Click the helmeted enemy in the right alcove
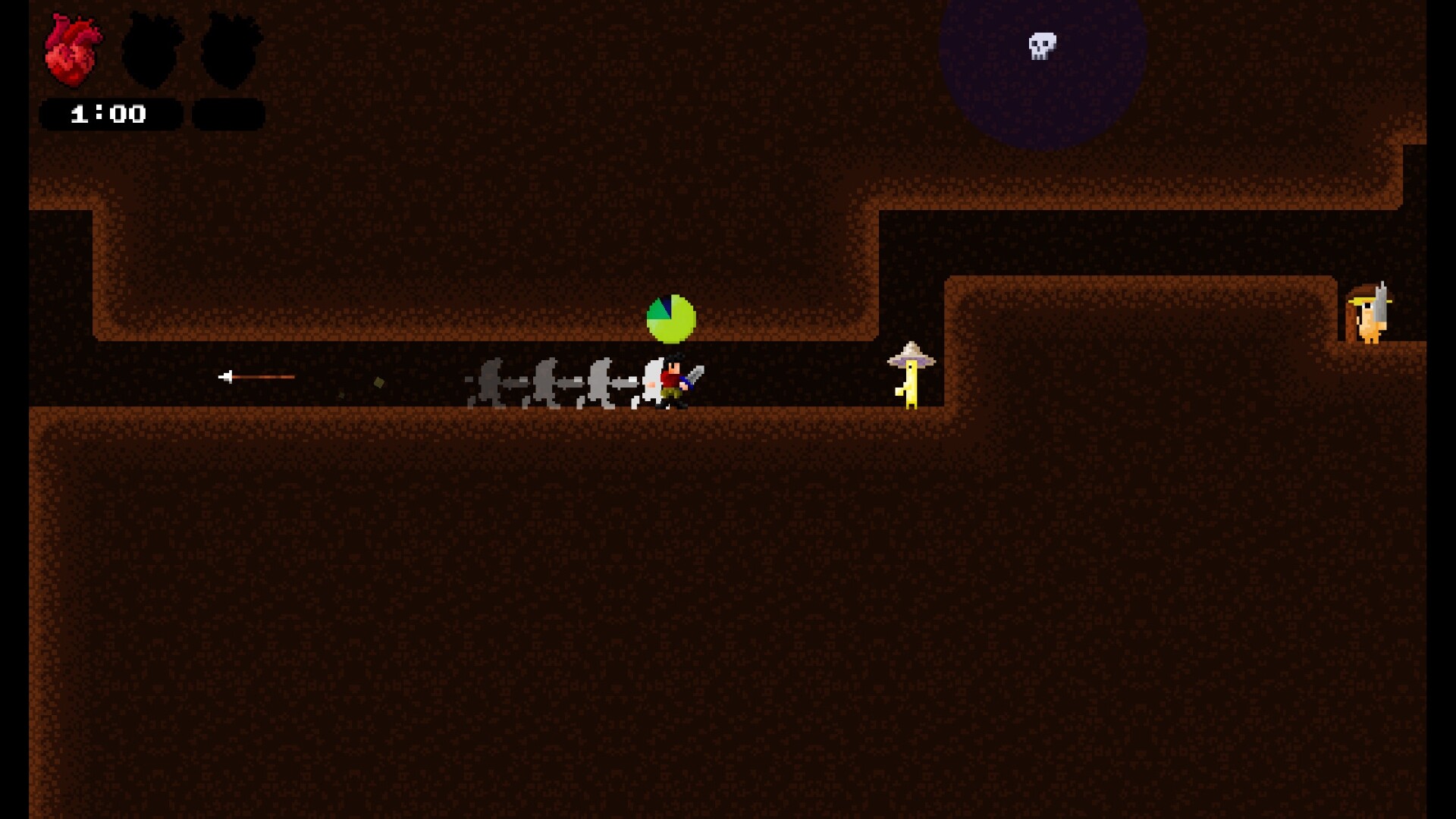Screen dimensions: 1456x819 pos(1371,315)
